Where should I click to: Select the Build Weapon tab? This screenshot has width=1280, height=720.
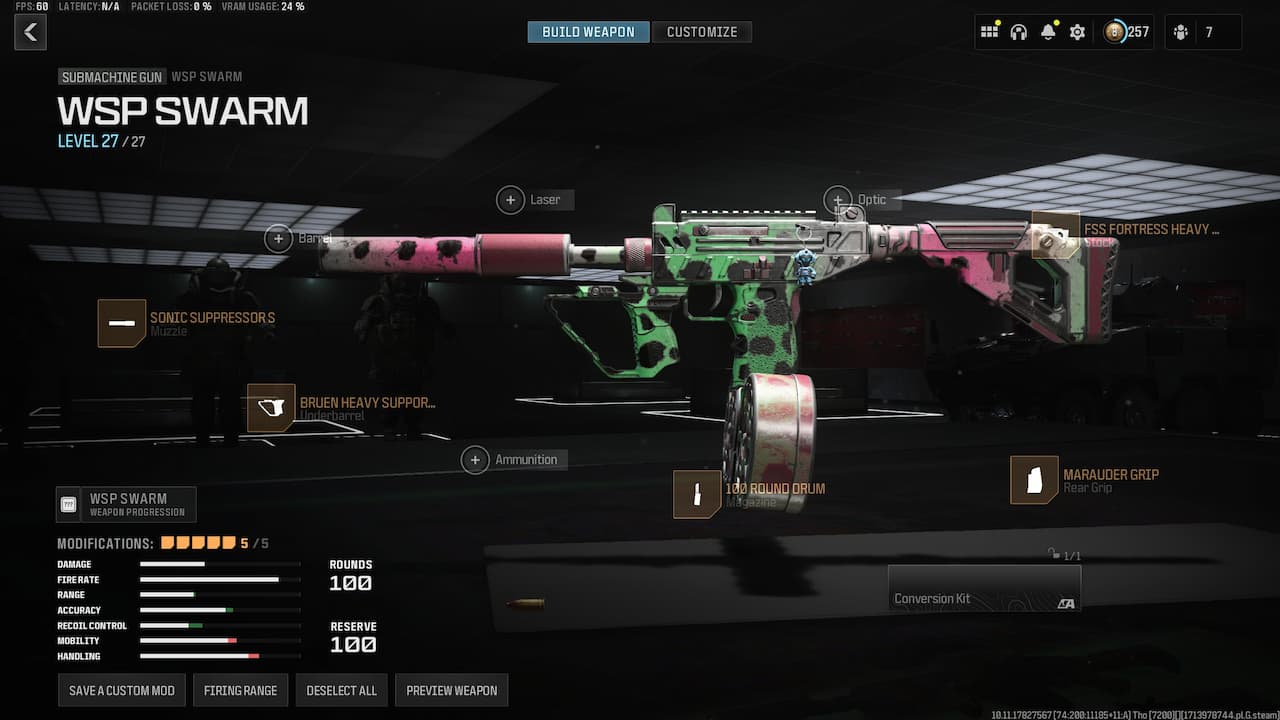[x=588, y=31]
